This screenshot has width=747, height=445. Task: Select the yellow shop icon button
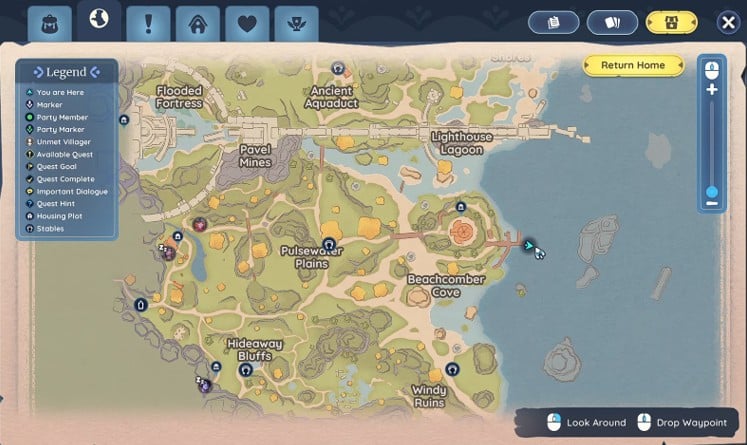(x=671, y=22)
